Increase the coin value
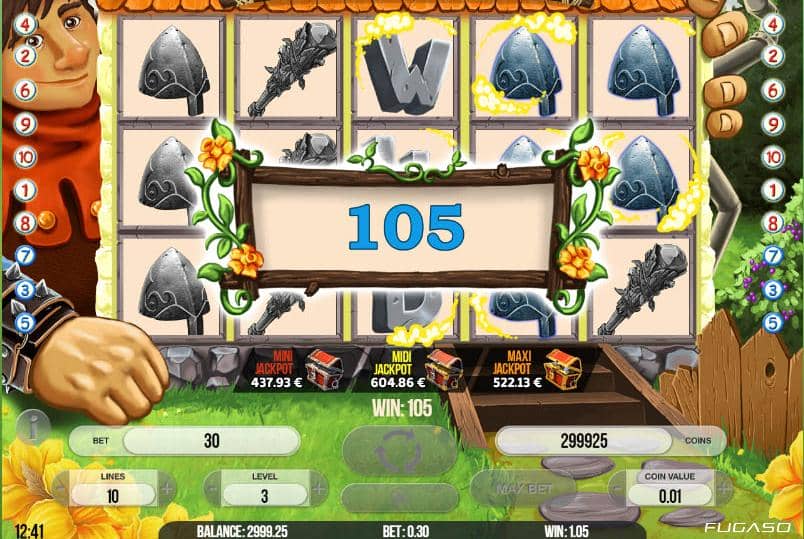The image size is (804, 539). click(x=731, y=490)
